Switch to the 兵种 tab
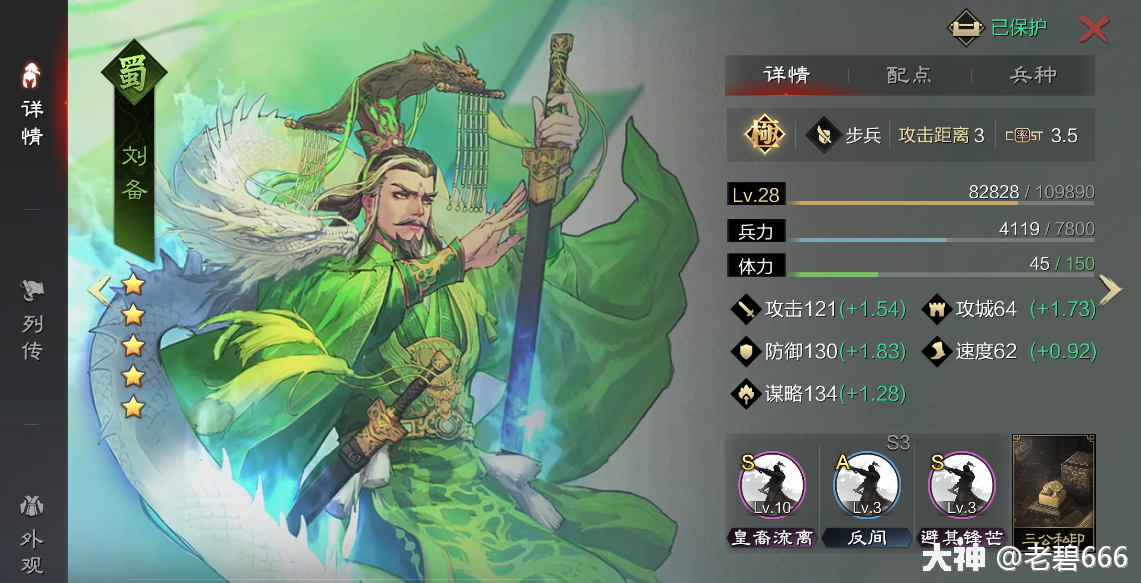1141x583 pixels. pyautogui.click(x=1033, y=75)
